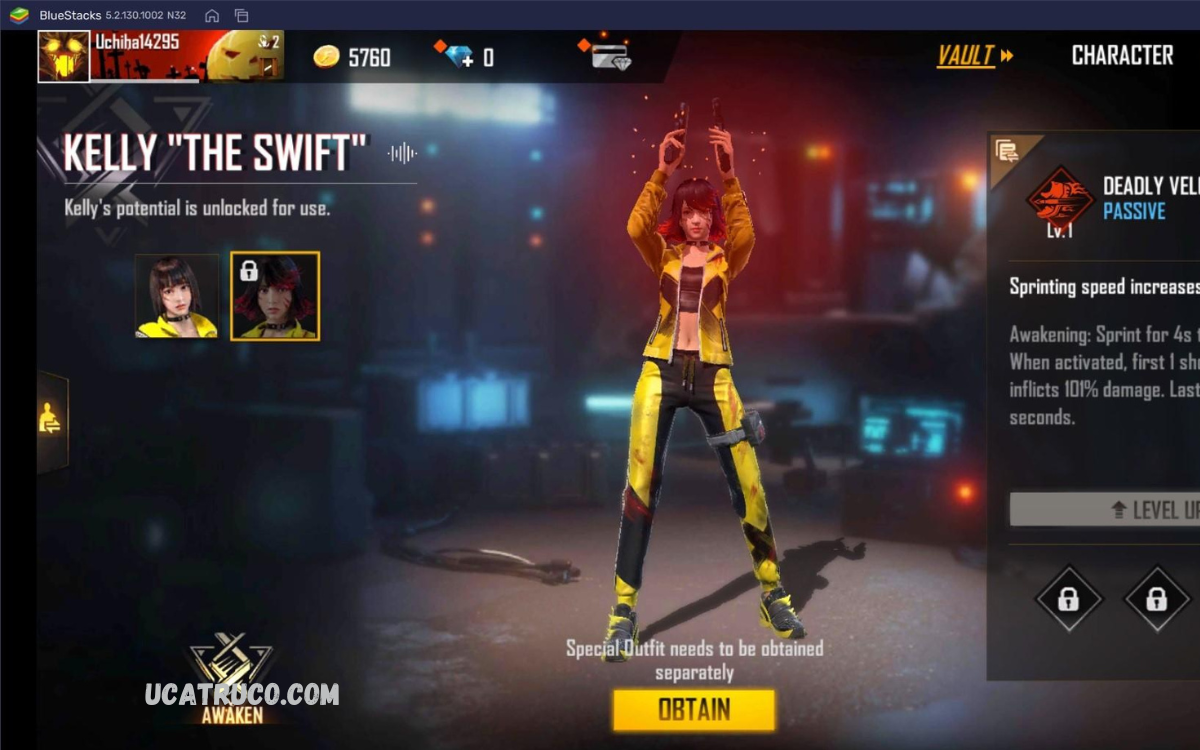This screenshot has height=750, width=1200.
Task: Open the Vault
Action: point(974,56)
